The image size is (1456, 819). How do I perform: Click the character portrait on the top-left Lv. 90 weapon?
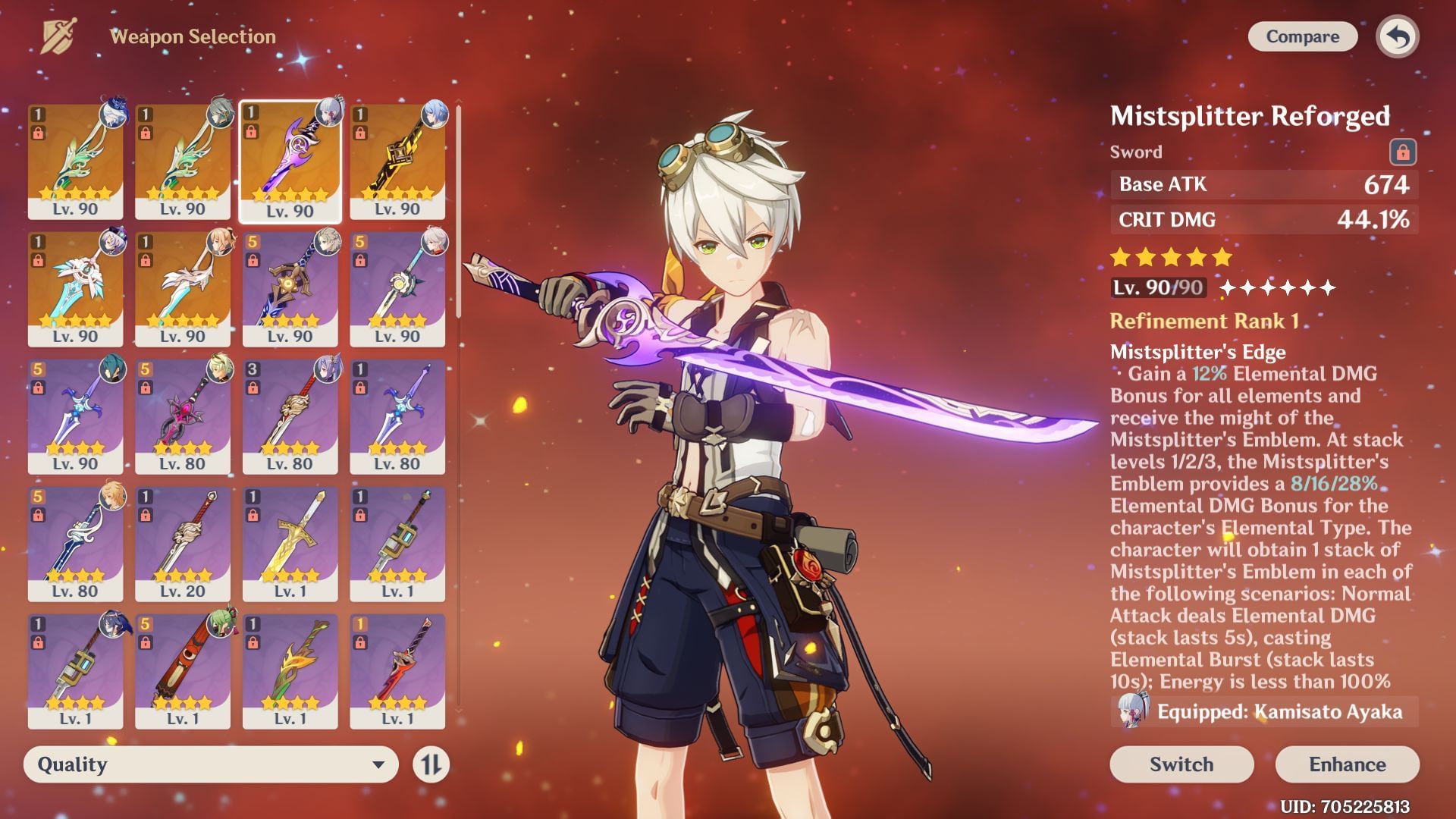114,114
